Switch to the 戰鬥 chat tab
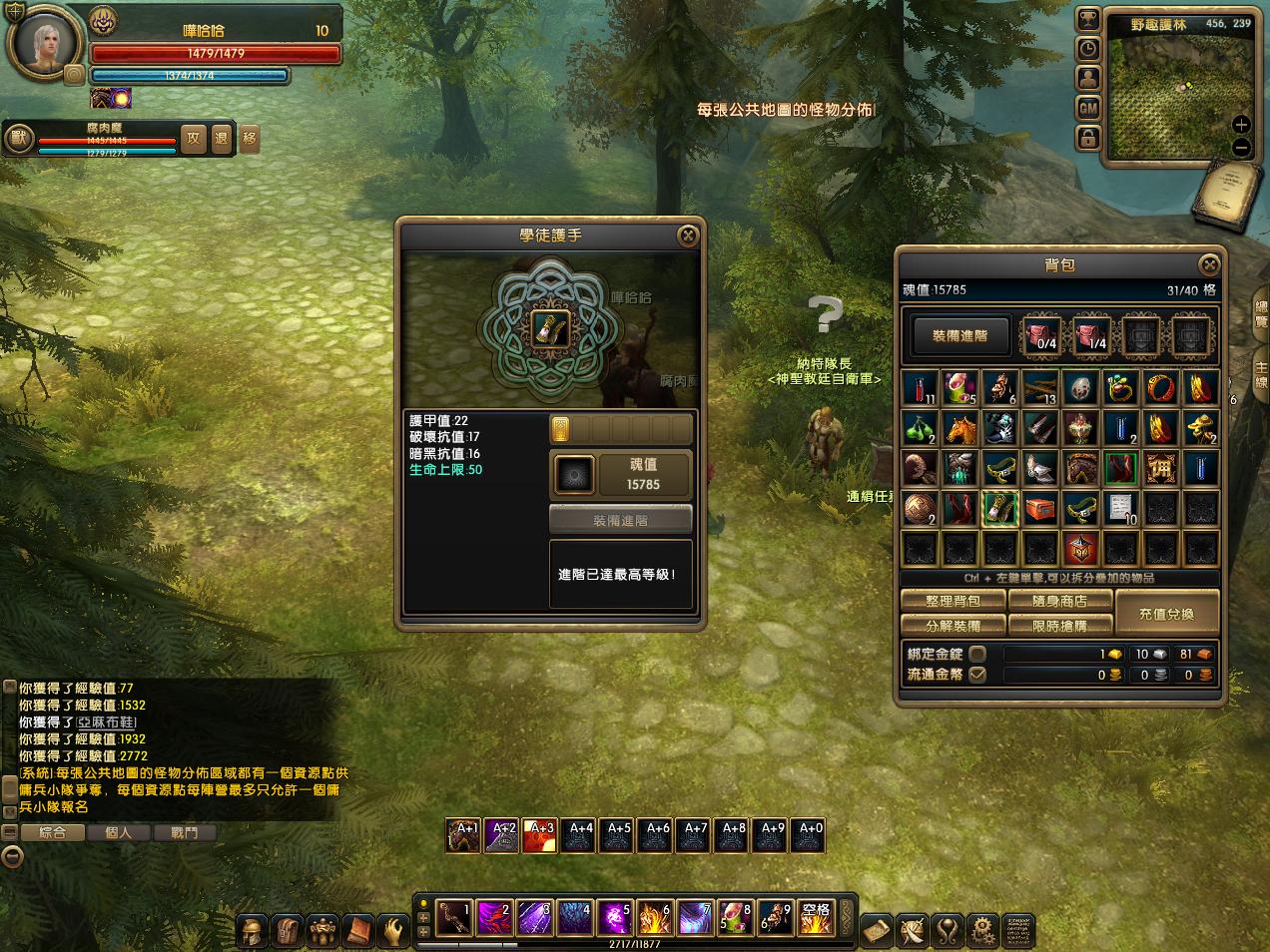 pos(185,832)
